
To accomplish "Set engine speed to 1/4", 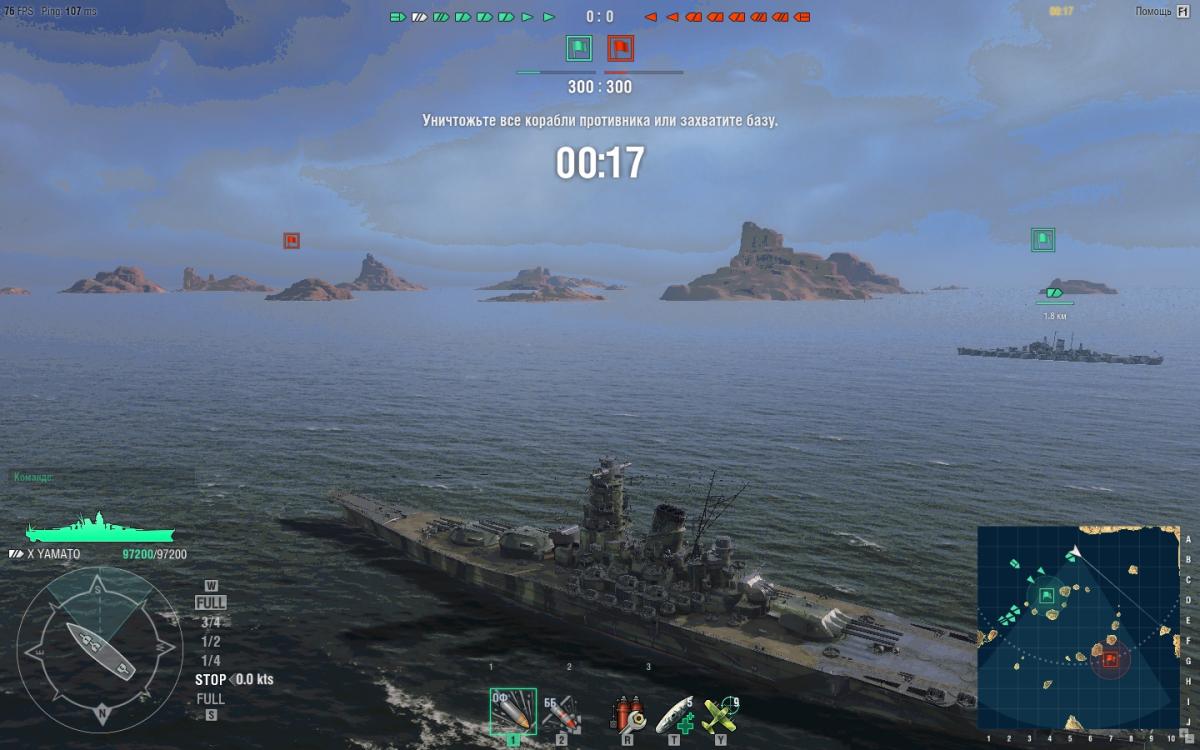I will tap(211, 660).
